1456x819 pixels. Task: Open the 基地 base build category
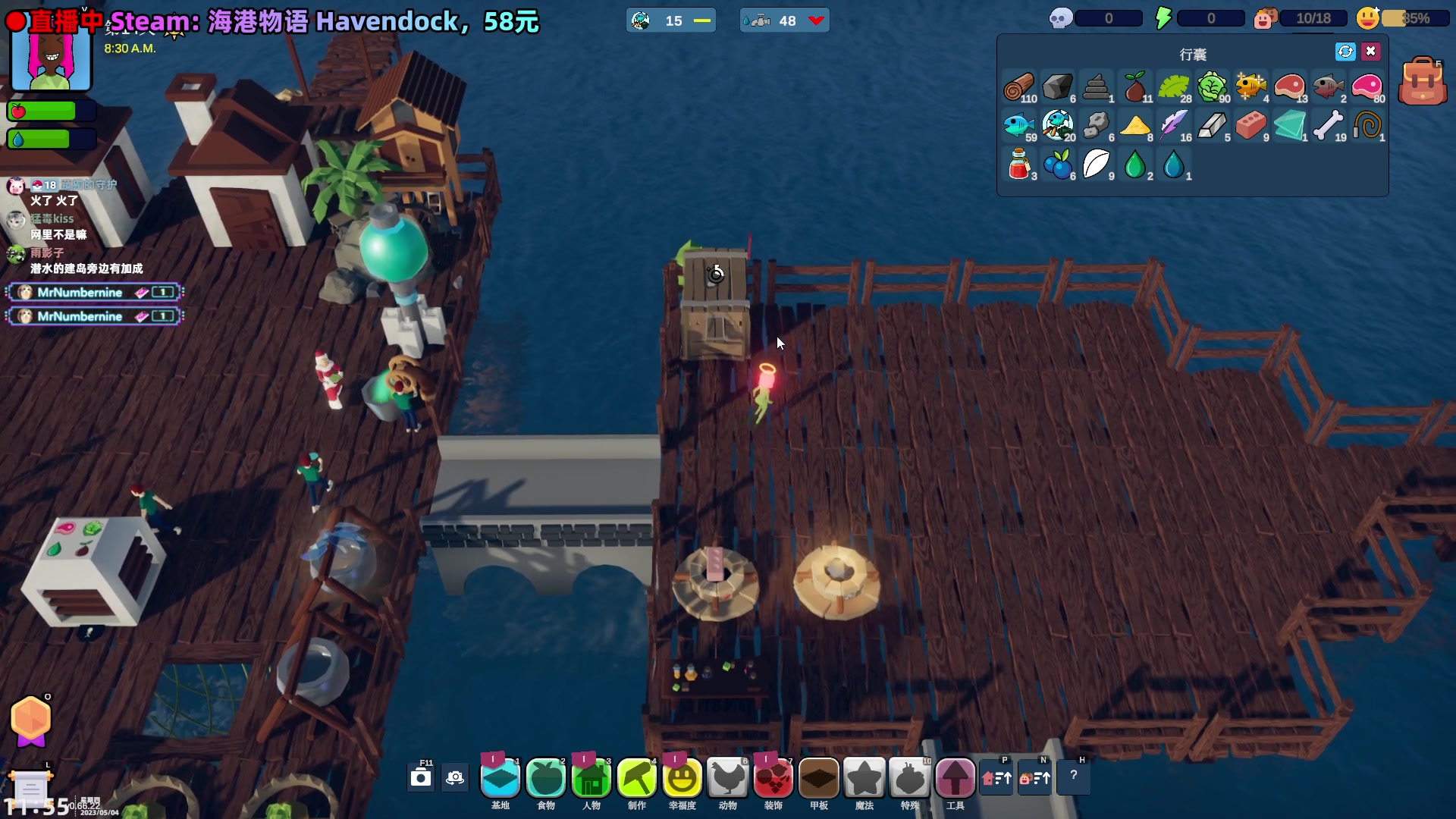coord(500,779)
